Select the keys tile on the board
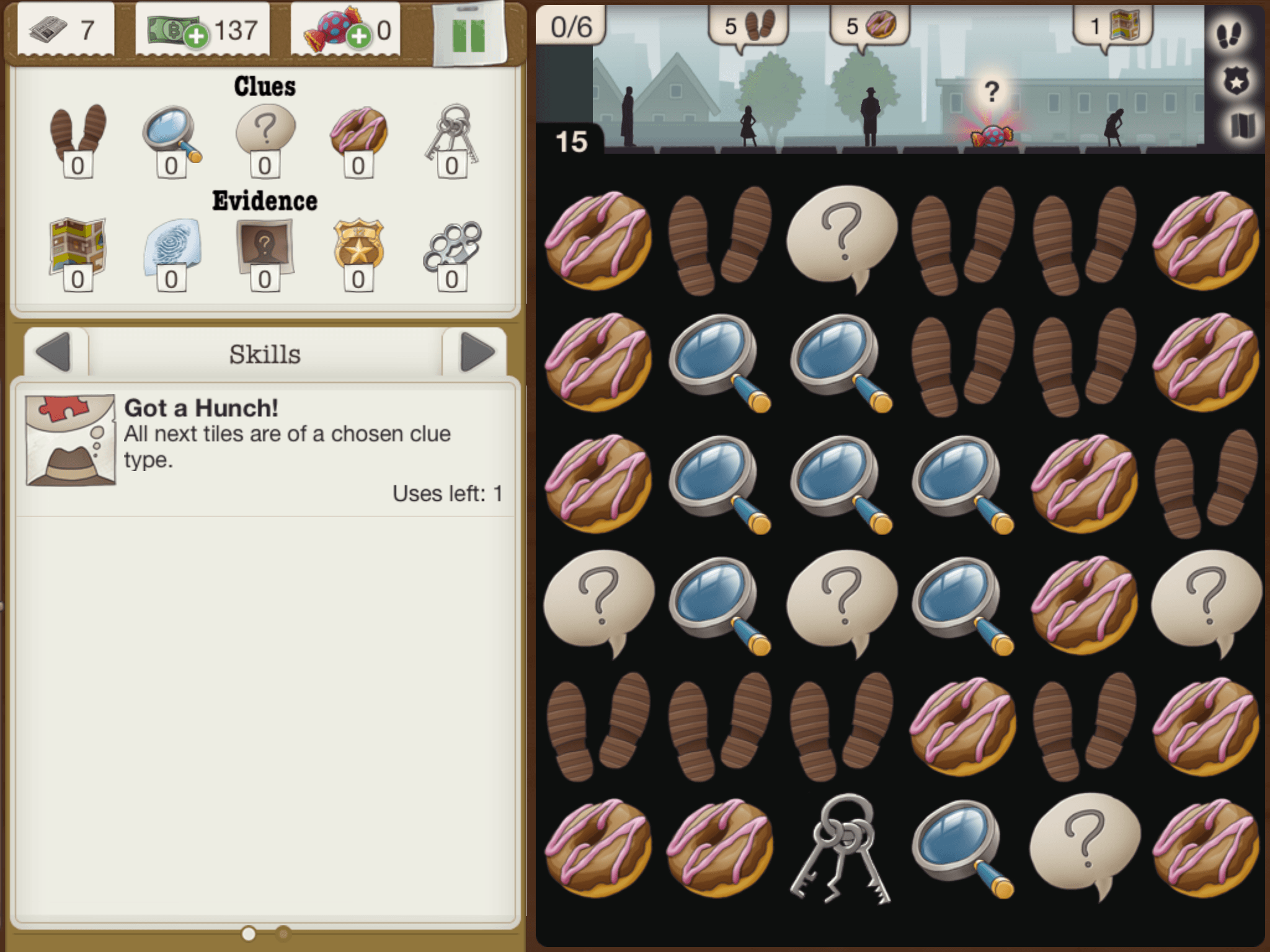The height and width of the screenshot is (952, 1270). click(x=841, y=849)
